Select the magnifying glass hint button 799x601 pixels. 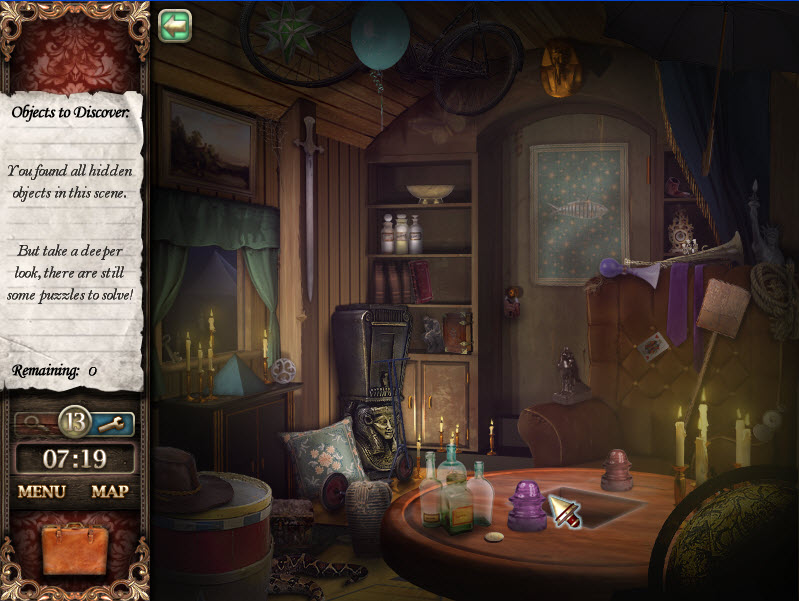35,423
